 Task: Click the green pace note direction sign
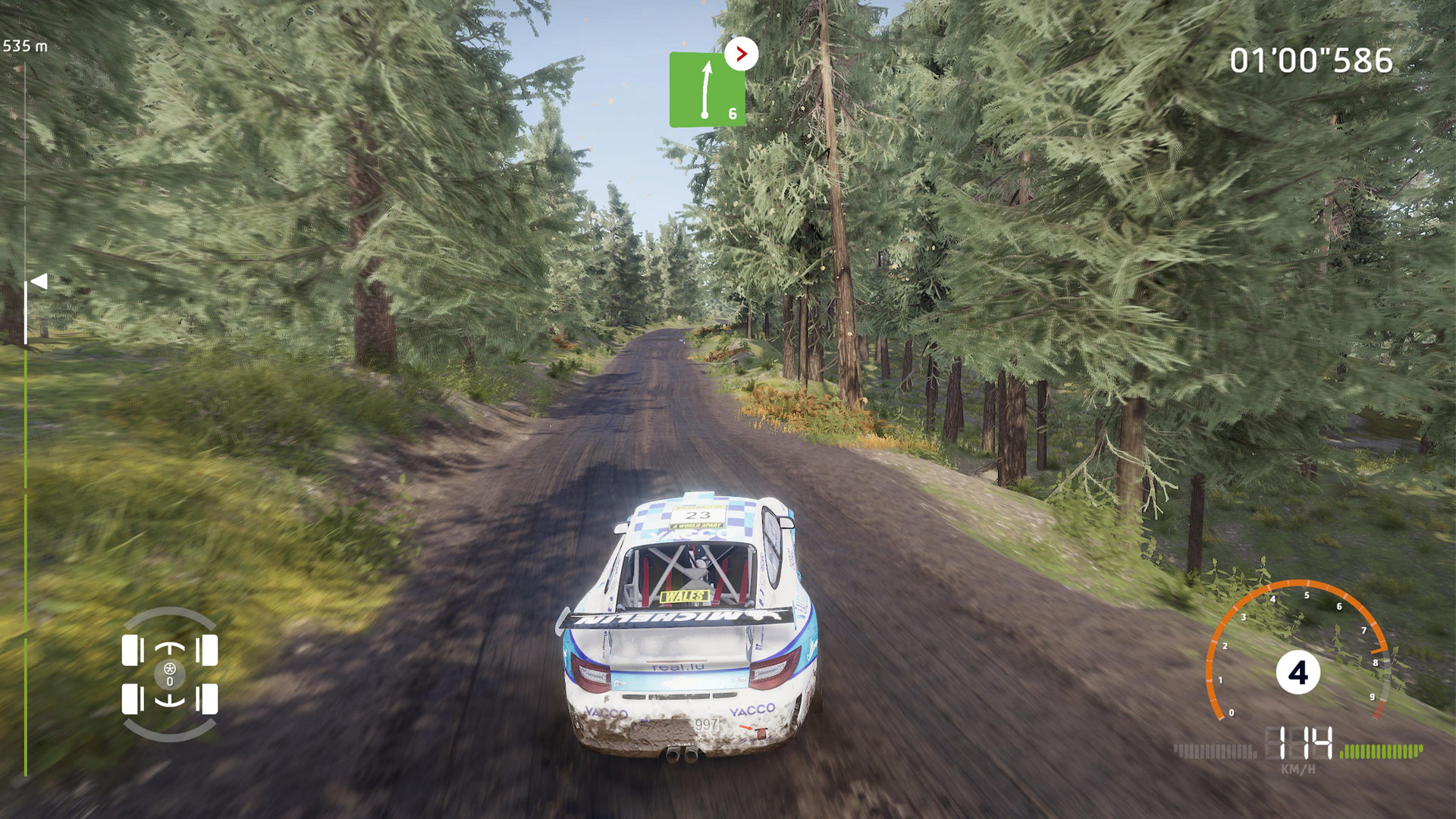[x=707, y=89]
